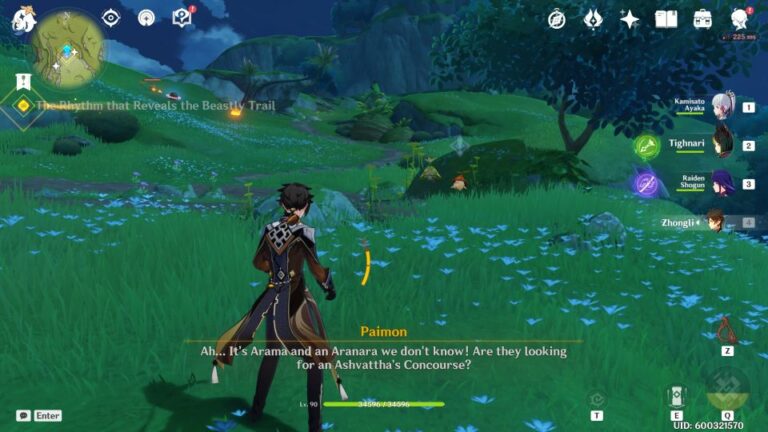Open the four-point star Events icon
The height and width of the screenshot is (432, 768).
[x=629, y=19]
